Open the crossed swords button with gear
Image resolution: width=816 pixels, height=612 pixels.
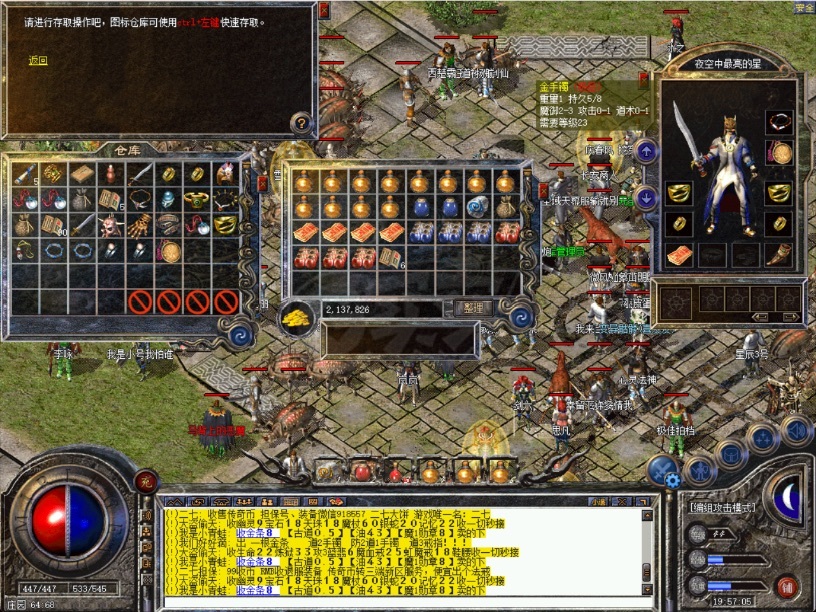662,470
